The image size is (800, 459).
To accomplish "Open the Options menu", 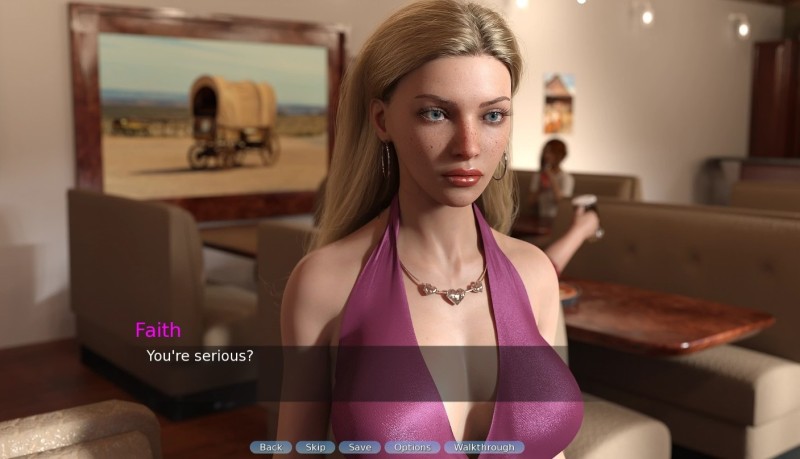I will click(x=411, y=447).
